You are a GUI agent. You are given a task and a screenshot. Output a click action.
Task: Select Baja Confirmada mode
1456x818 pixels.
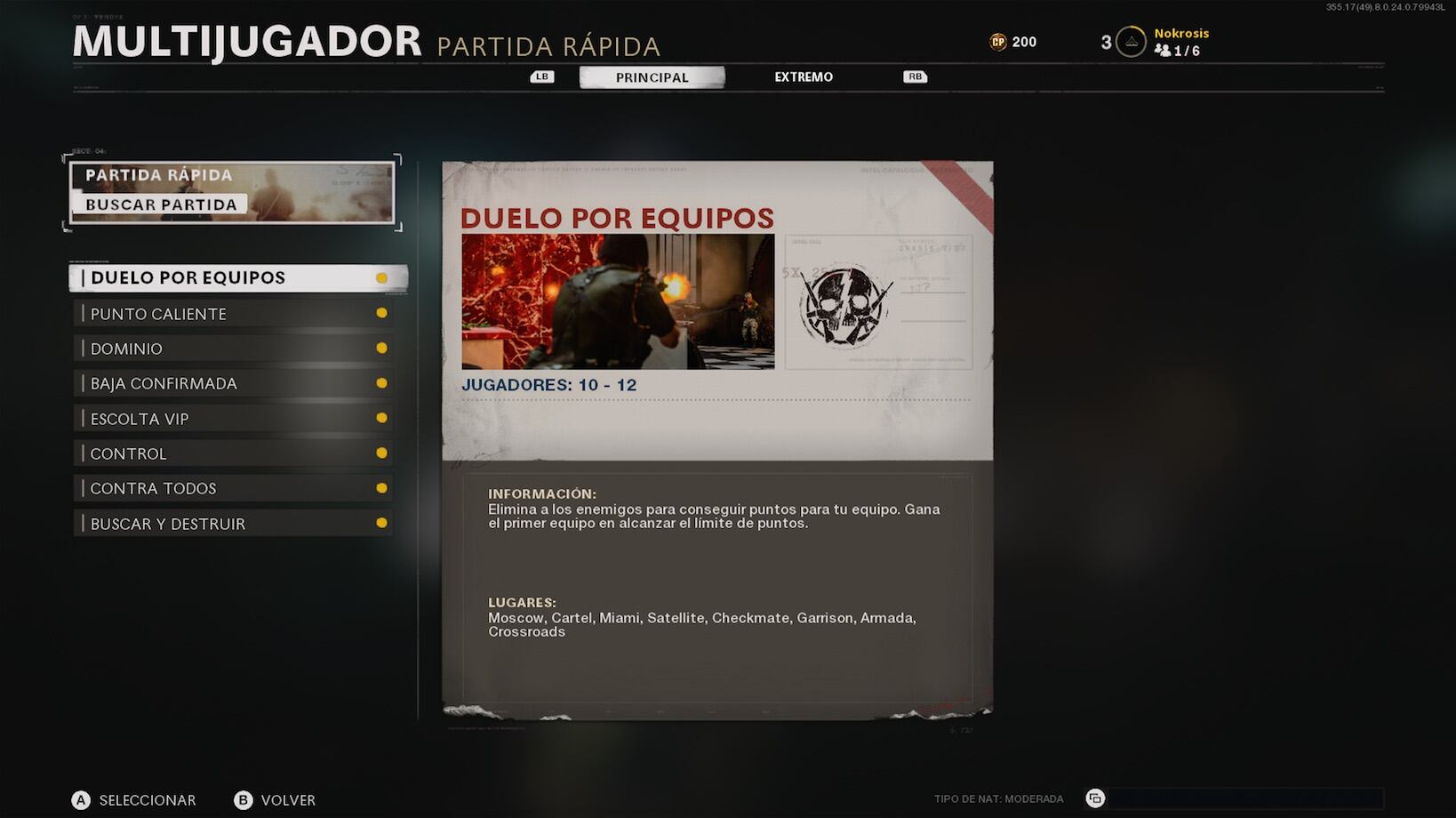click(x=234, y=383)
